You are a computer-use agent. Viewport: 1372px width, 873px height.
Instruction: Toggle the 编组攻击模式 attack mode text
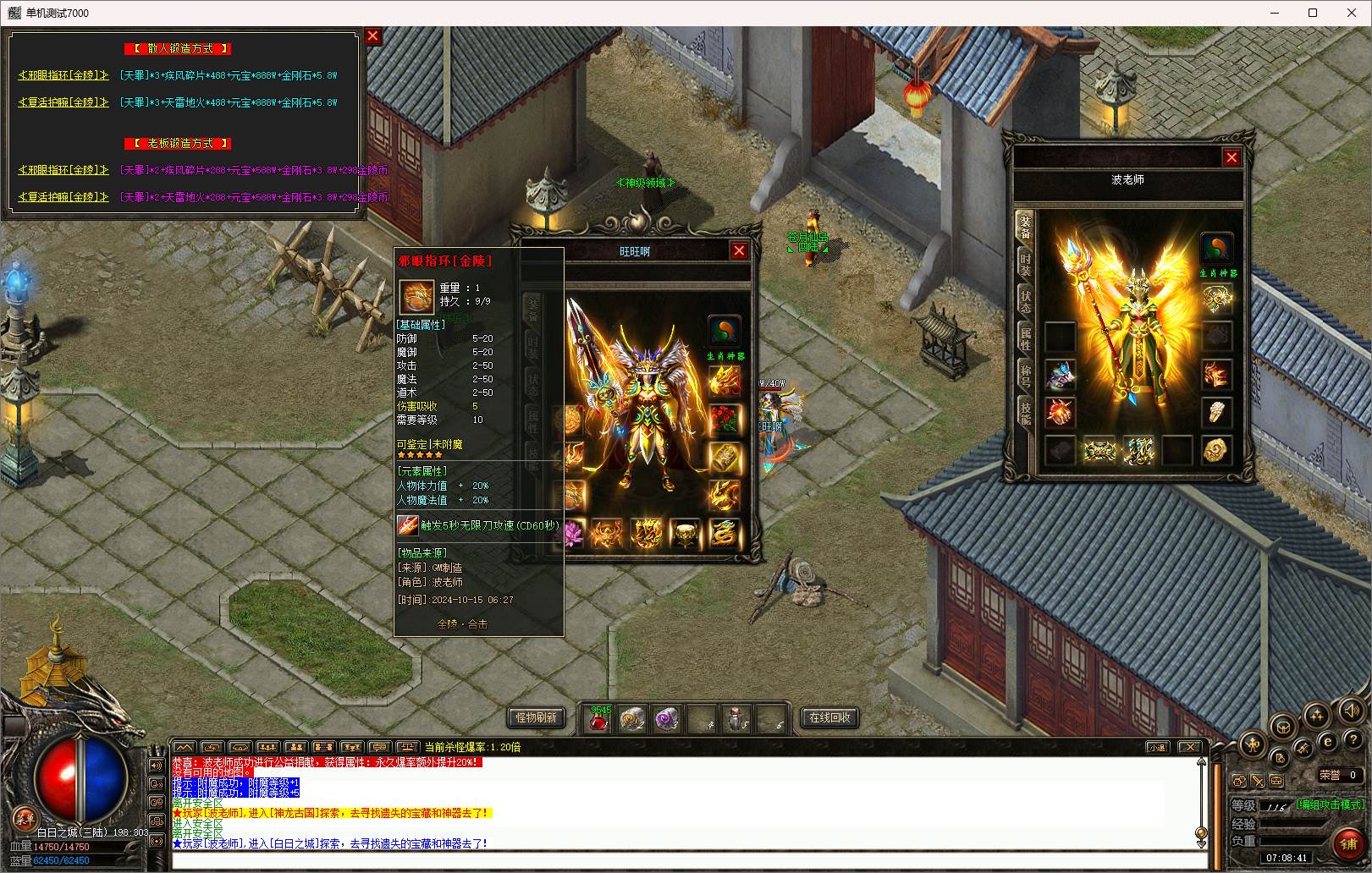1330,804
